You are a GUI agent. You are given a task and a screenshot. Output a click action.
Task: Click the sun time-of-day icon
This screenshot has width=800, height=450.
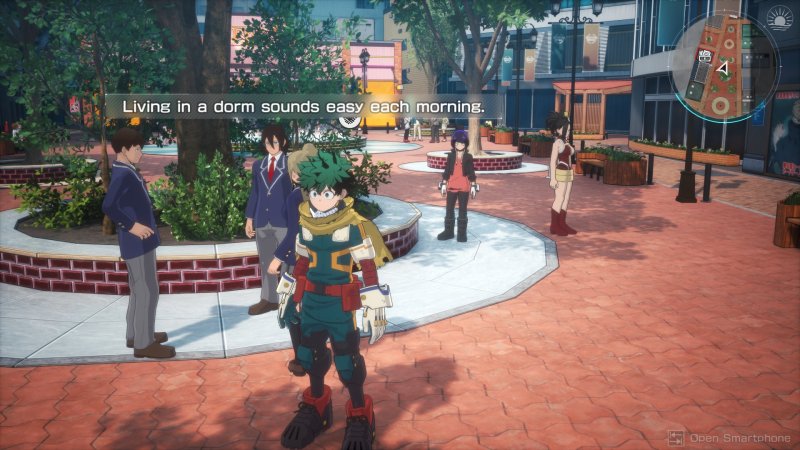coord(781,18)
